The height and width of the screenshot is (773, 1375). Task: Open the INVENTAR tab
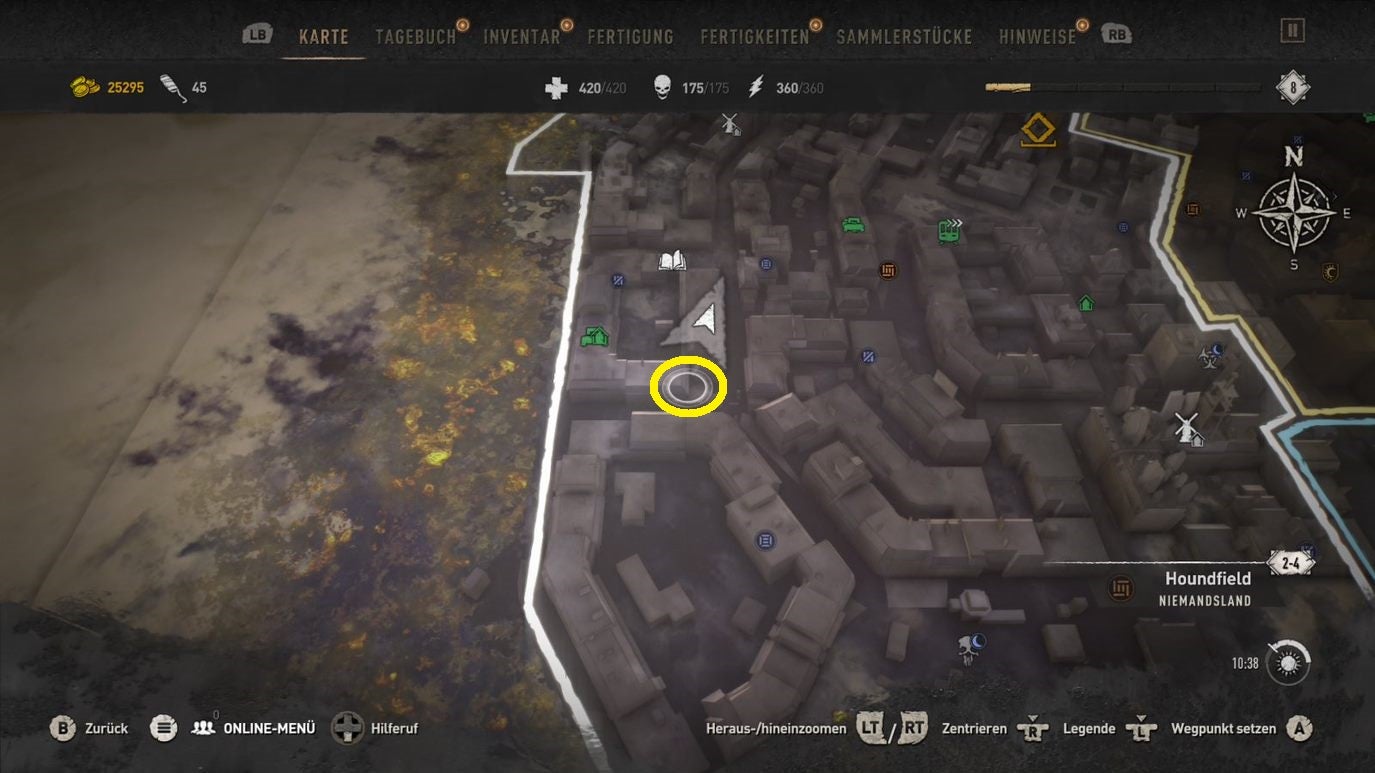click(x=520, y=34)
